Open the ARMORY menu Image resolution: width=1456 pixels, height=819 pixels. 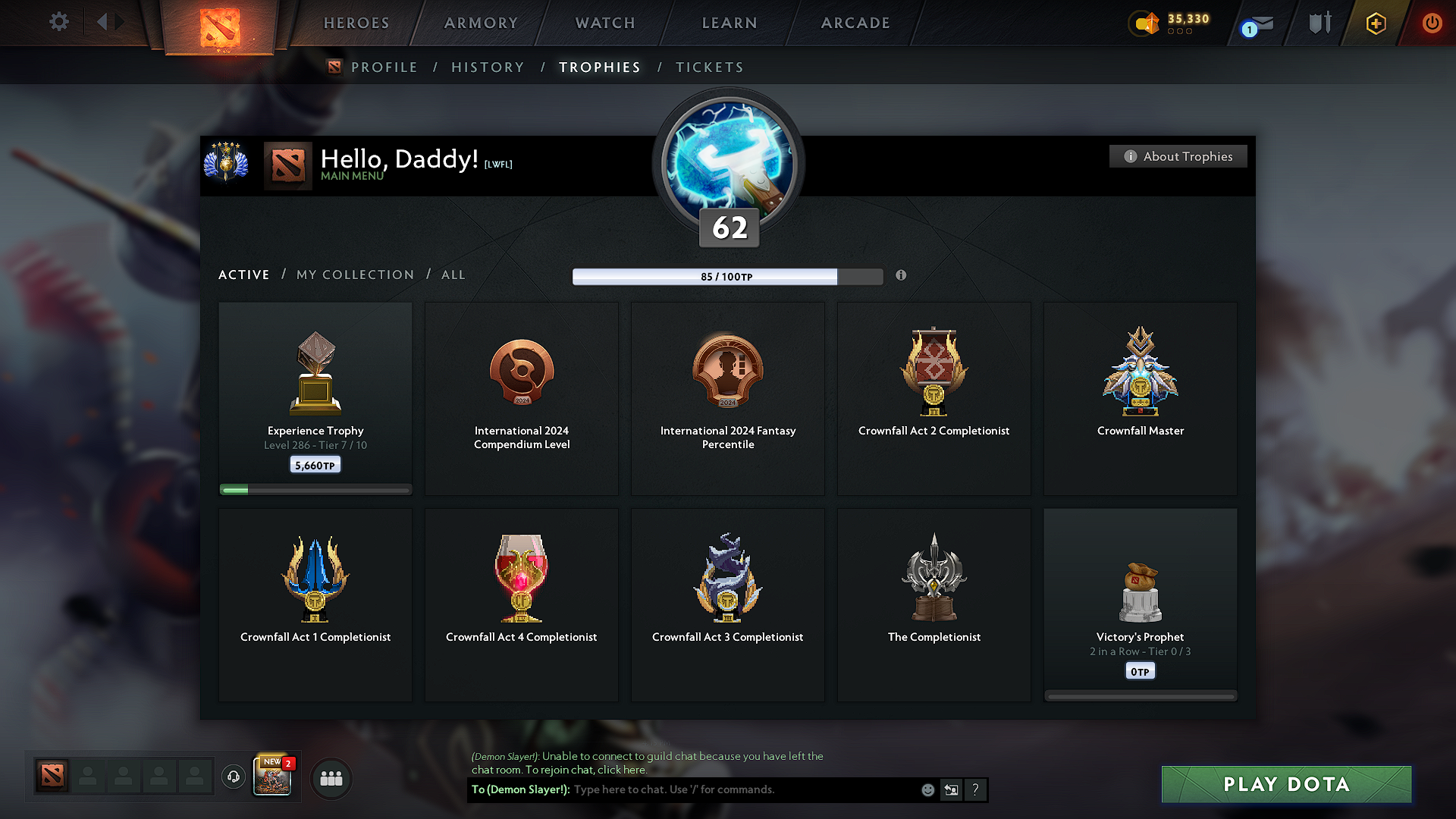480,23
